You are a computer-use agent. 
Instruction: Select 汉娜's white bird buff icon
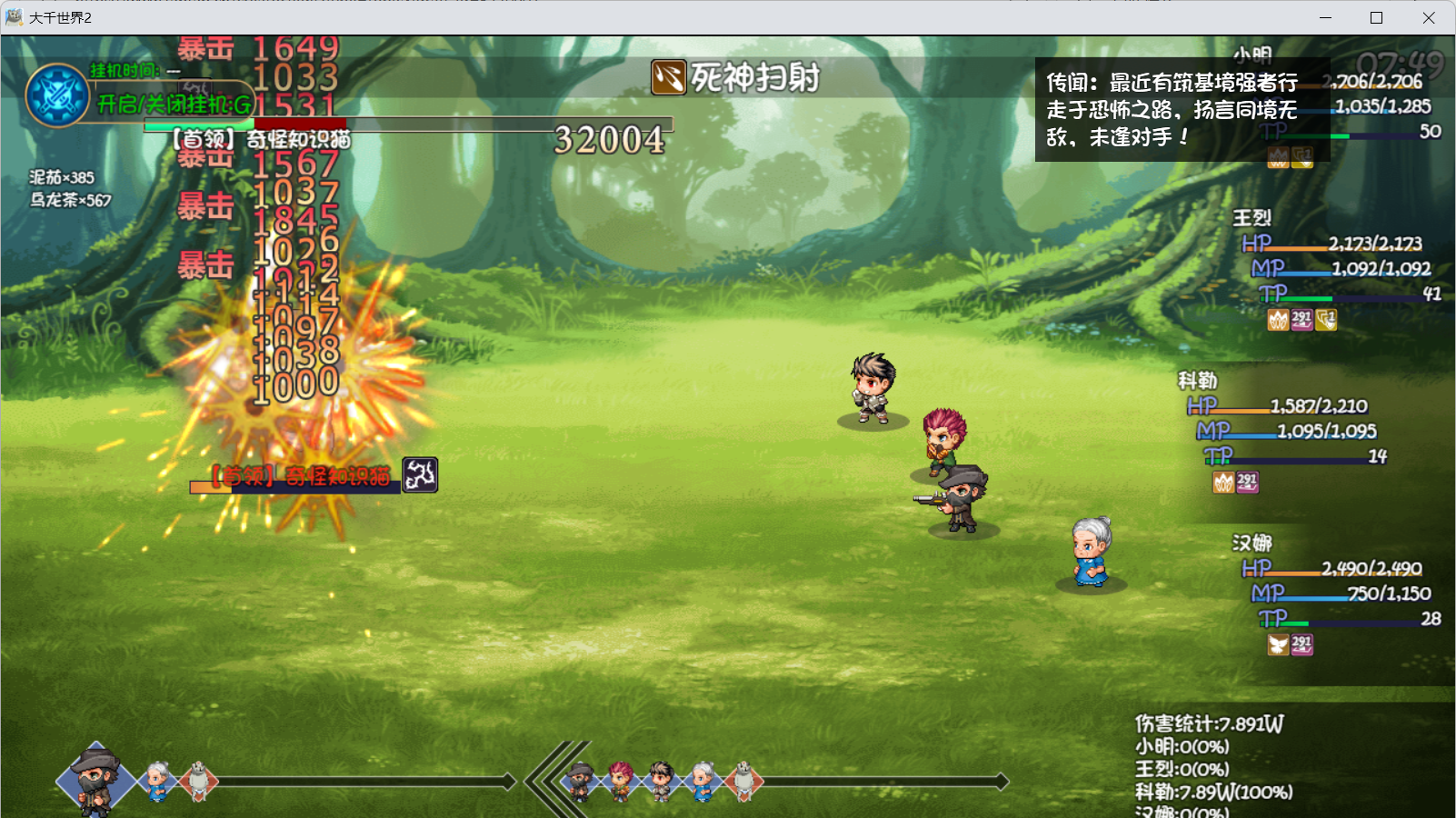coord(1278,645)
